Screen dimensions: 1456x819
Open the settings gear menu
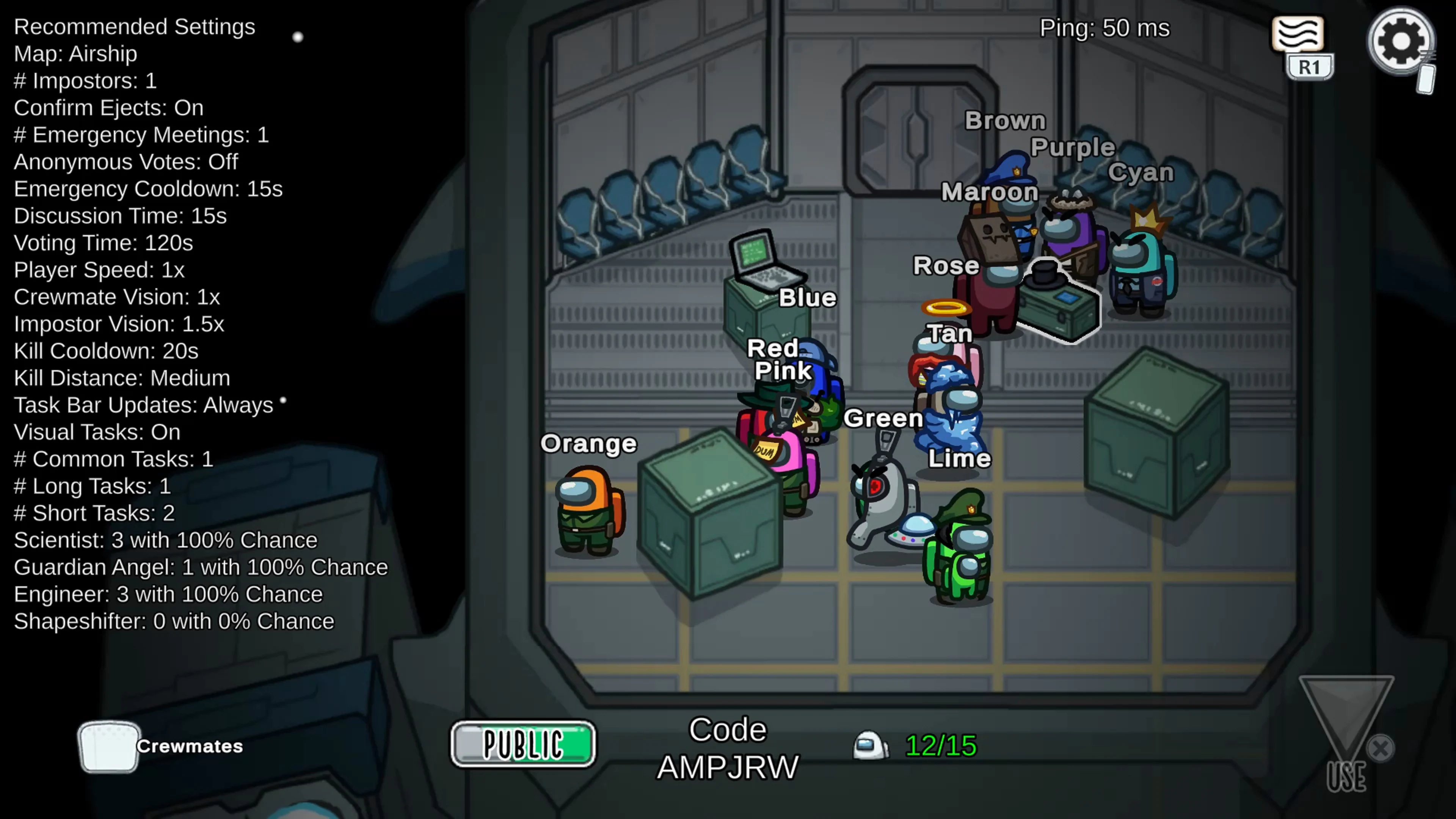(x=1401, y=41)
